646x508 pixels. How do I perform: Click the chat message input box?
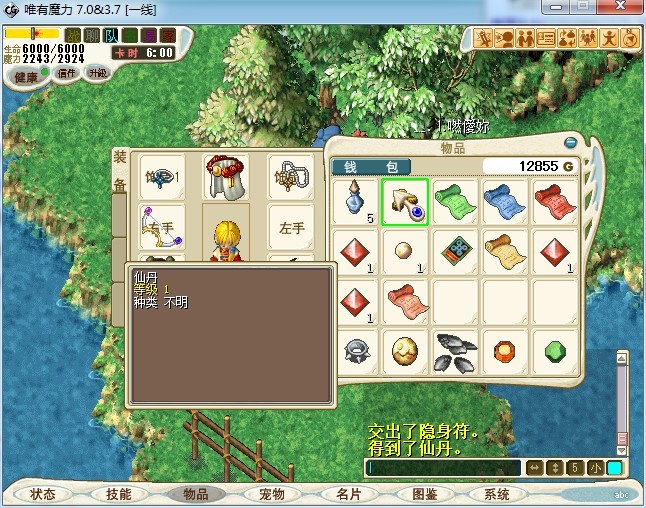click(x=443, y=467)
